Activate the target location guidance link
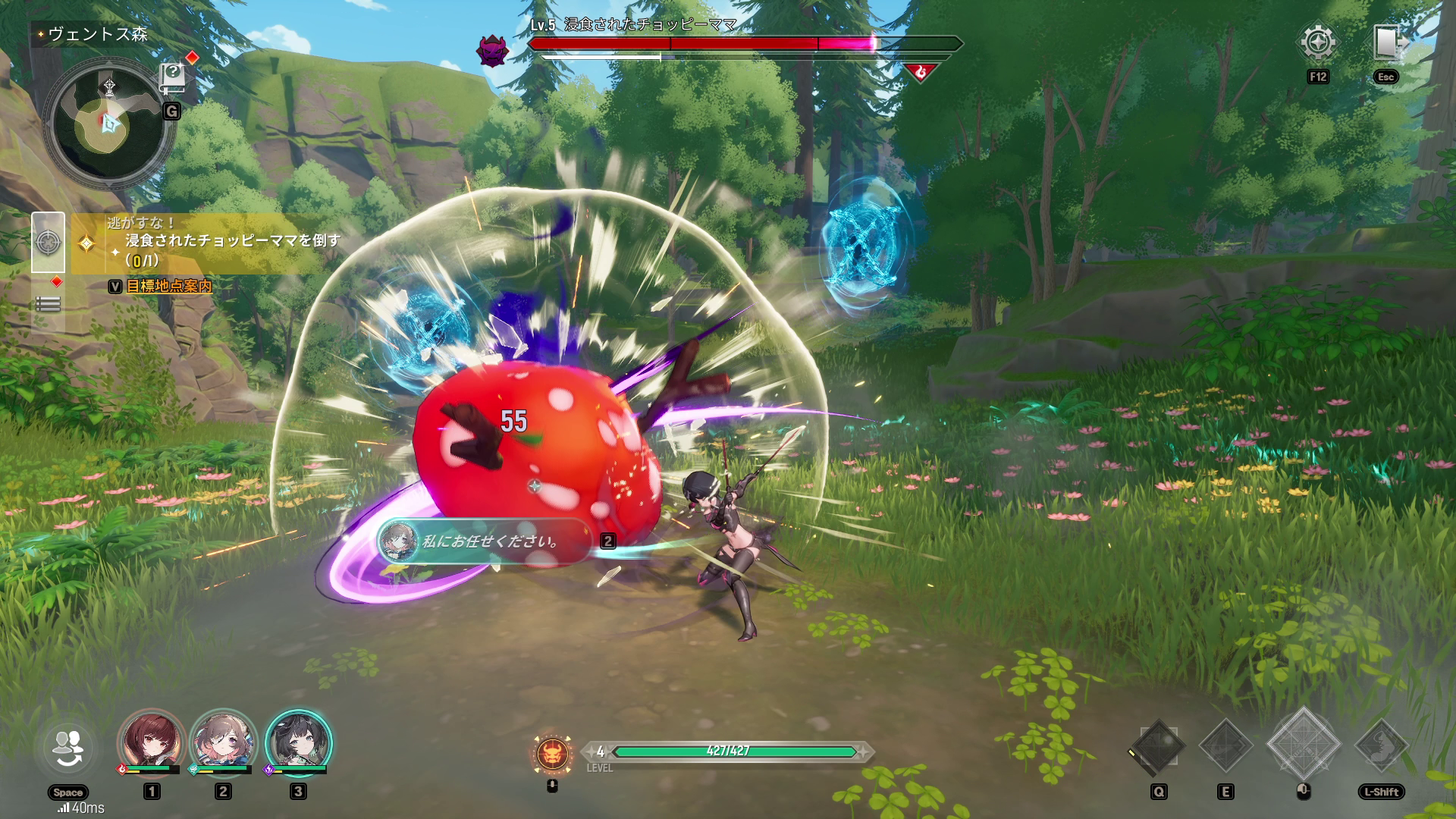The height and width of the screenshot is (819, 1456). tap(168, 287)
